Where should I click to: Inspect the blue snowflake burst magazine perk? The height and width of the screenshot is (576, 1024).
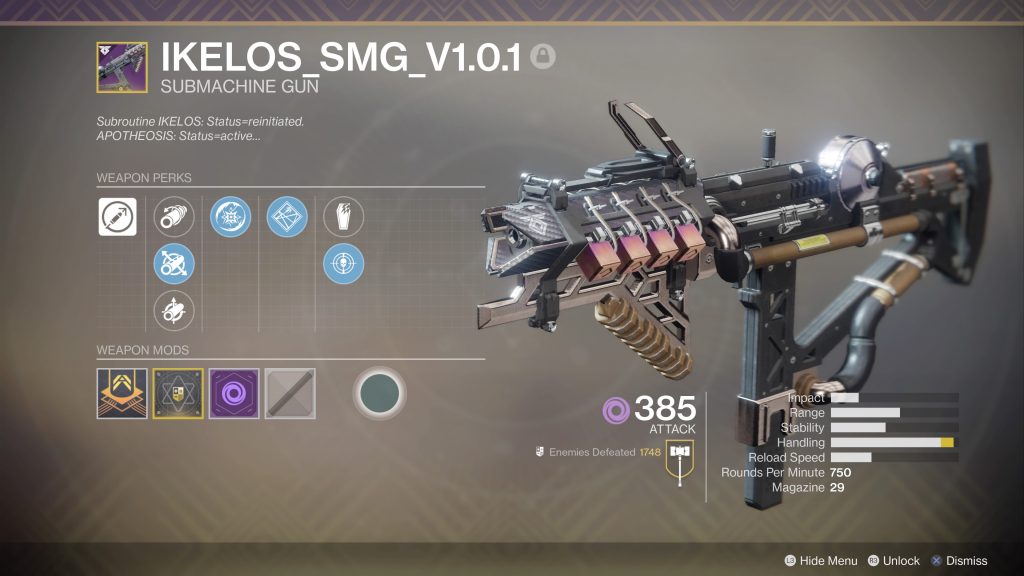point(230,217)
